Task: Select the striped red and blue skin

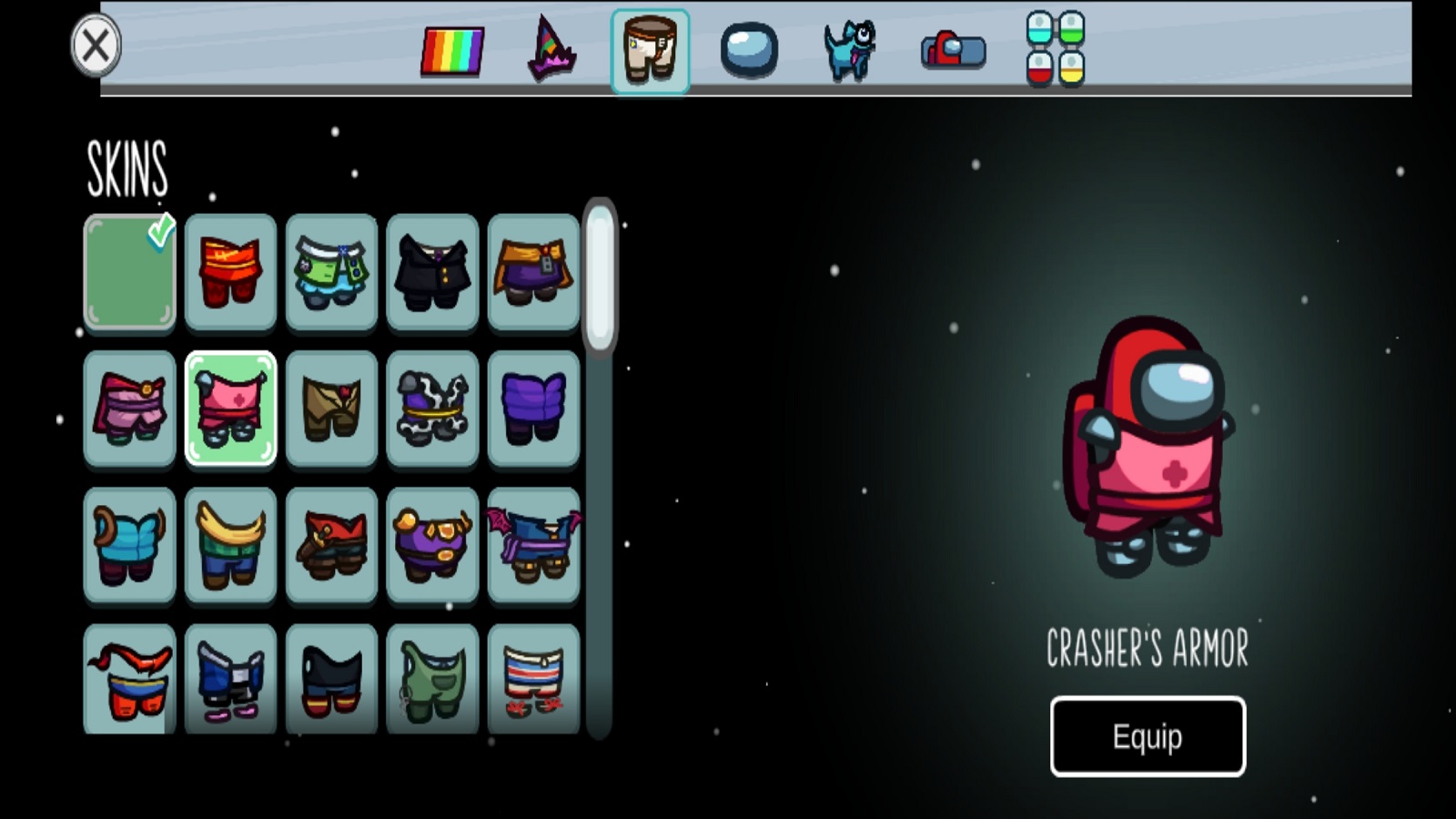Action: coord(533,679)
